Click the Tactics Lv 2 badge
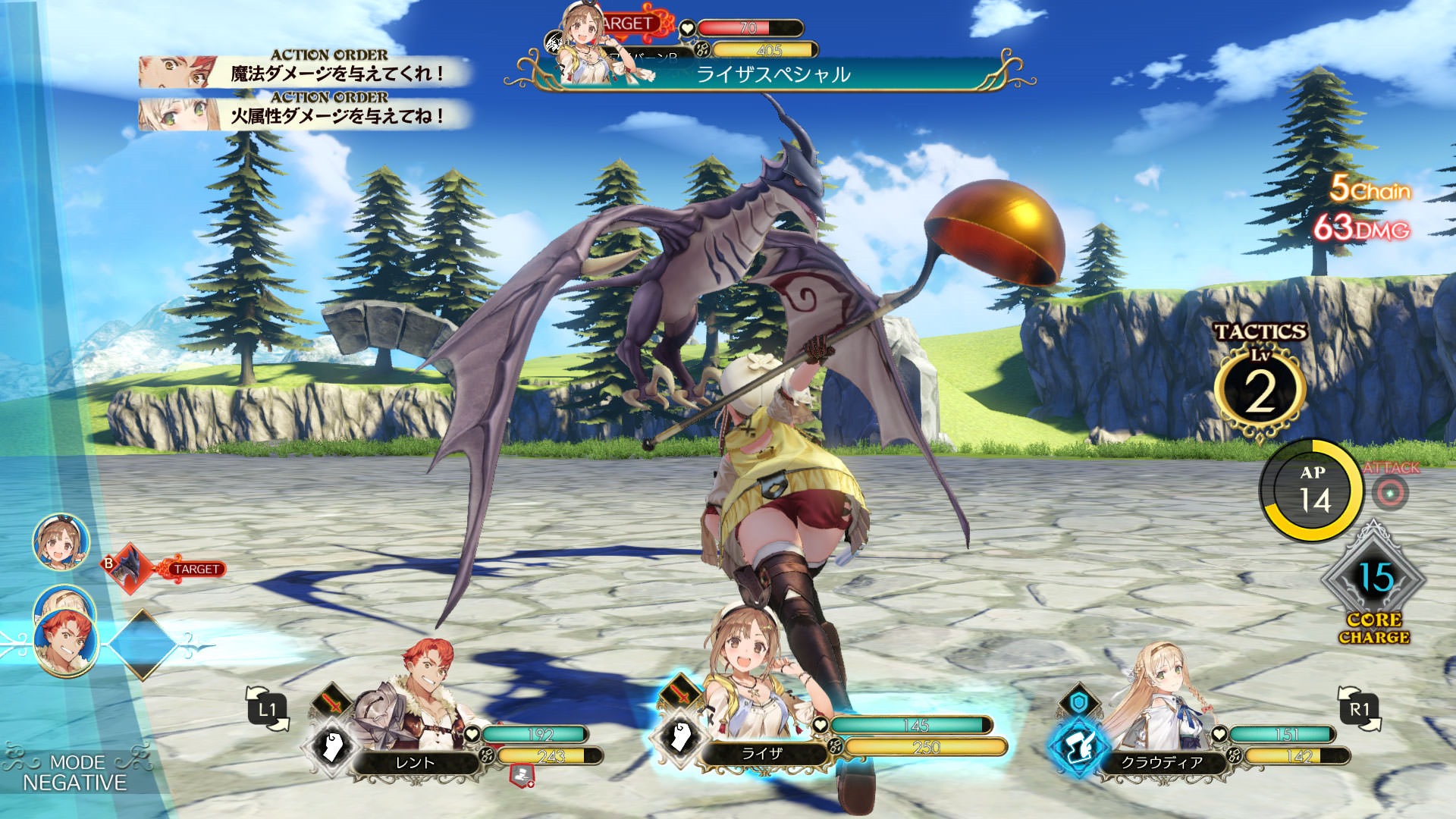 [1260, 388]
